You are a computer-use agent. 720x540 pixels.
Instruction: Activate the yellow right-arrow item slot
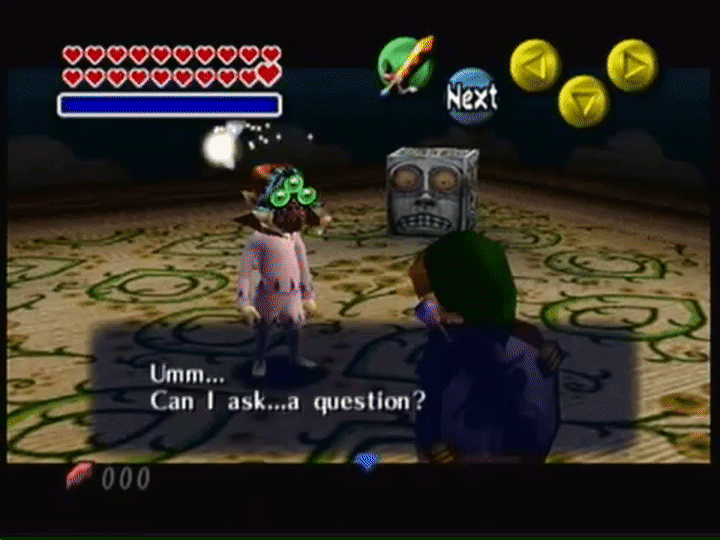click(x=632, y=65)
